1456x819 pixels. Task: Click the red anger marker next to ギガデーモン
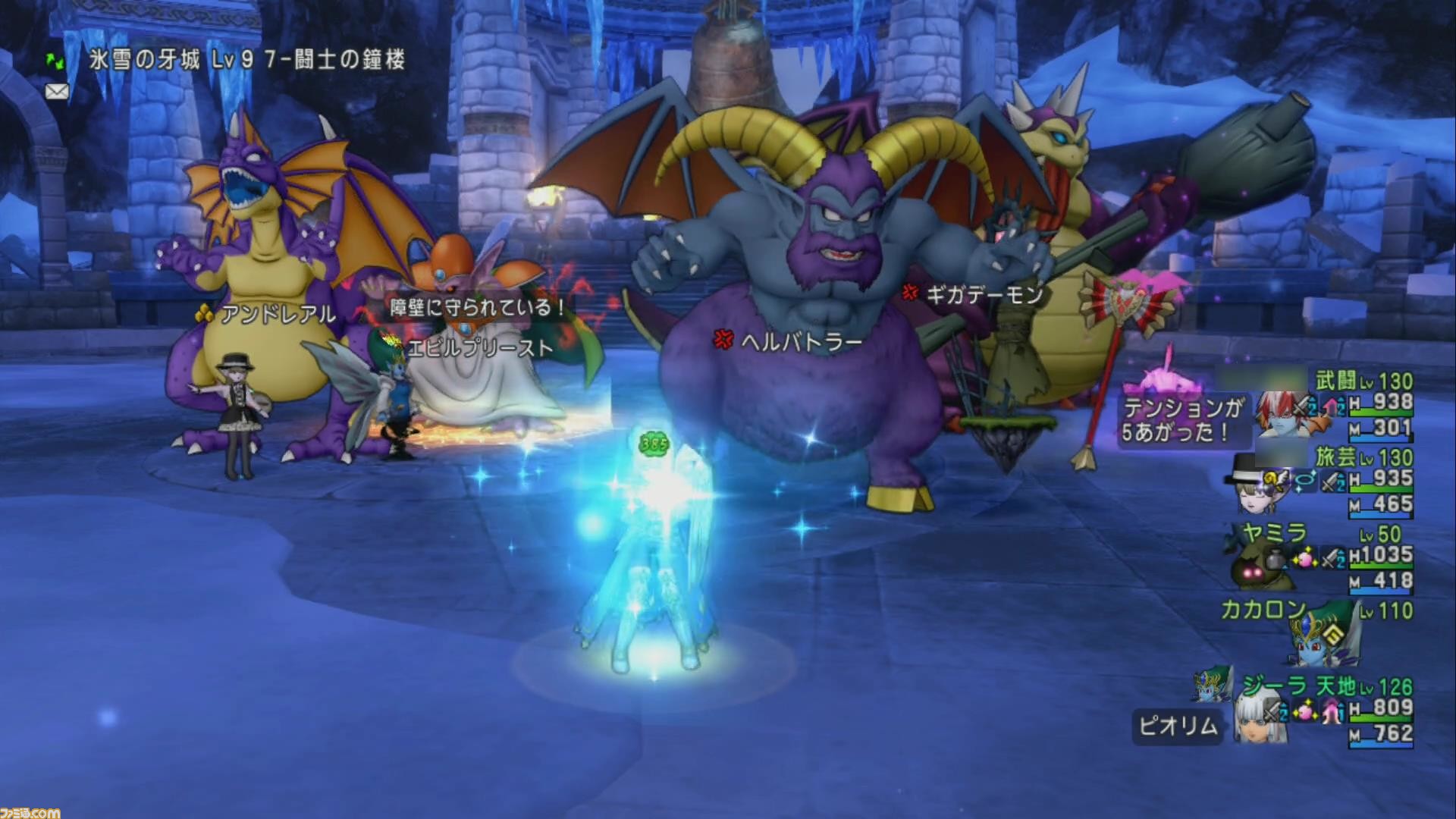909,294
